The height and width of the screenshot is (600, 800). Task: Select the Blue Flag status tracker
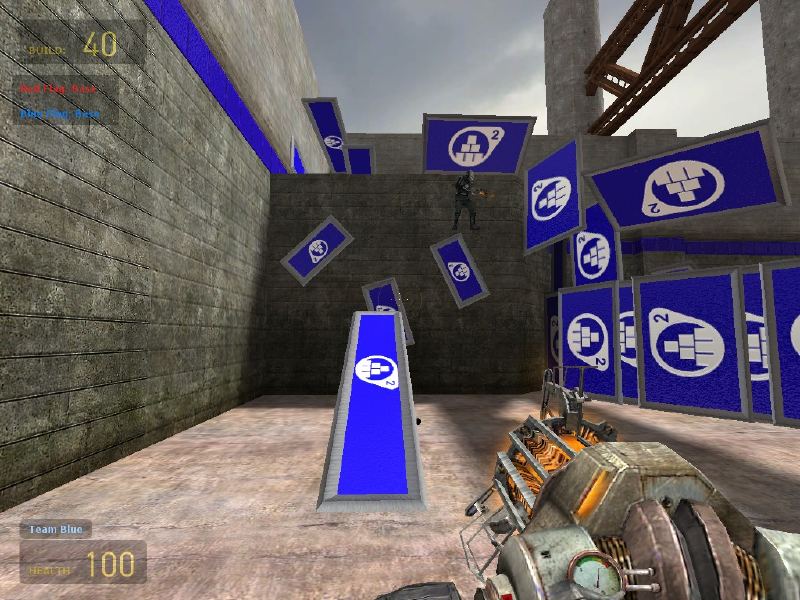click(60, 113)
